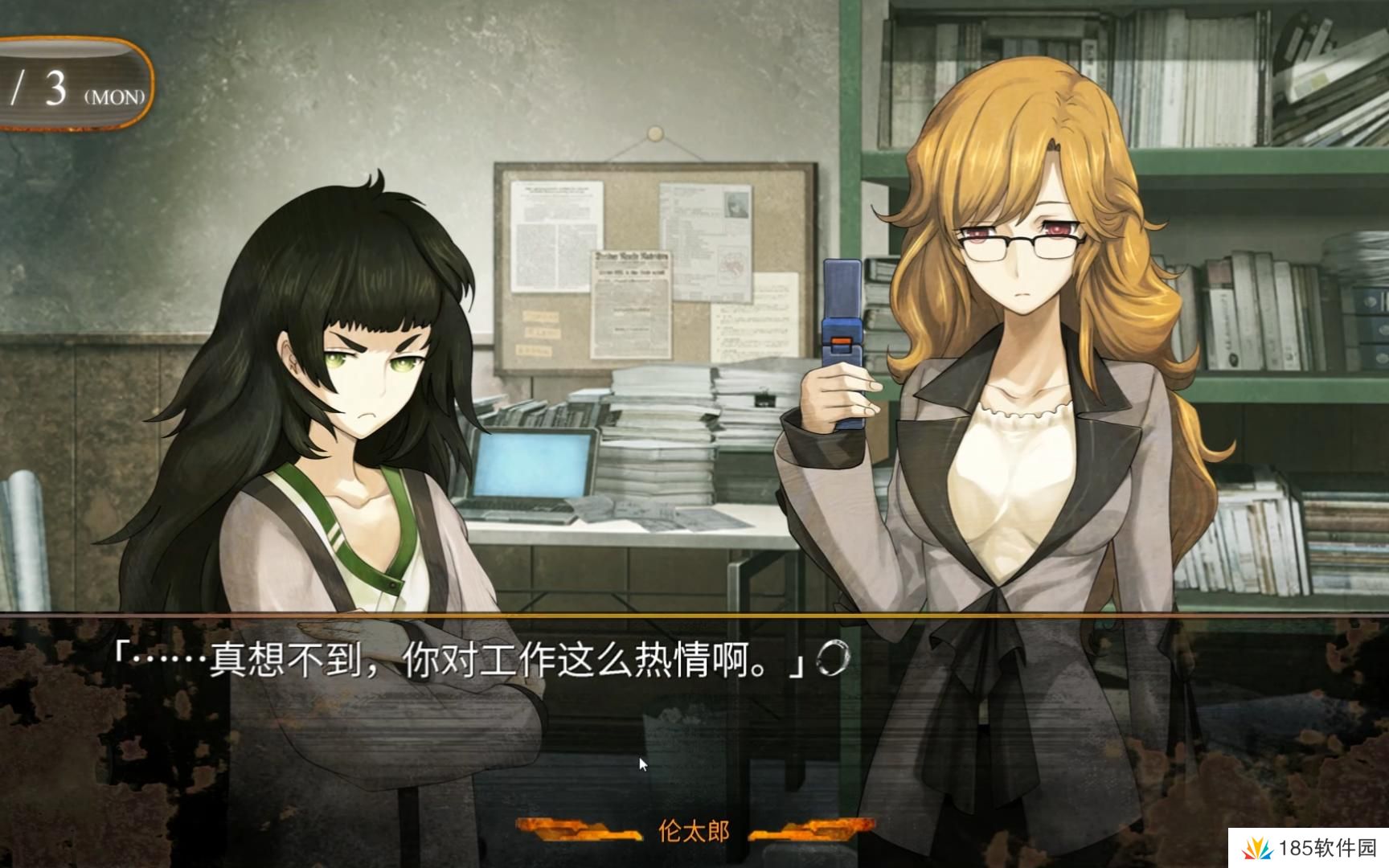Click the spinning ring continue indicator
1389x868 pixels.
coord(832,659)
